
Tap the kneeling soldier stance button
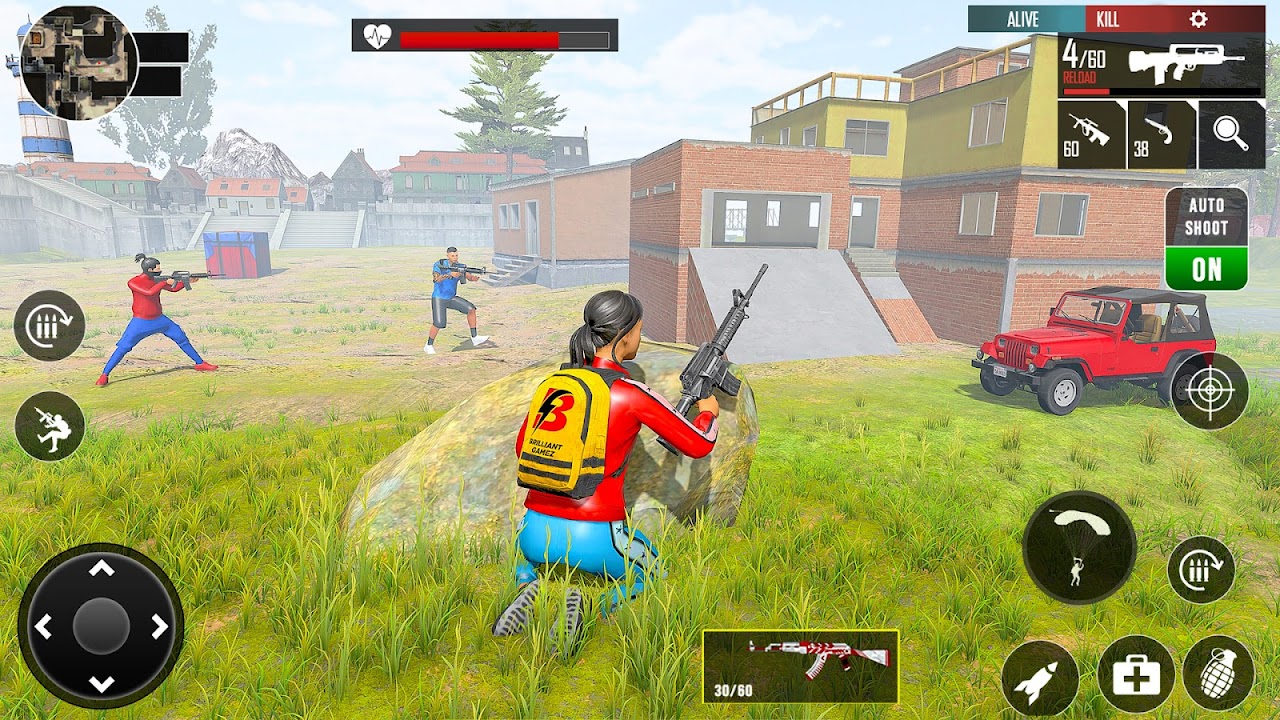50,426
